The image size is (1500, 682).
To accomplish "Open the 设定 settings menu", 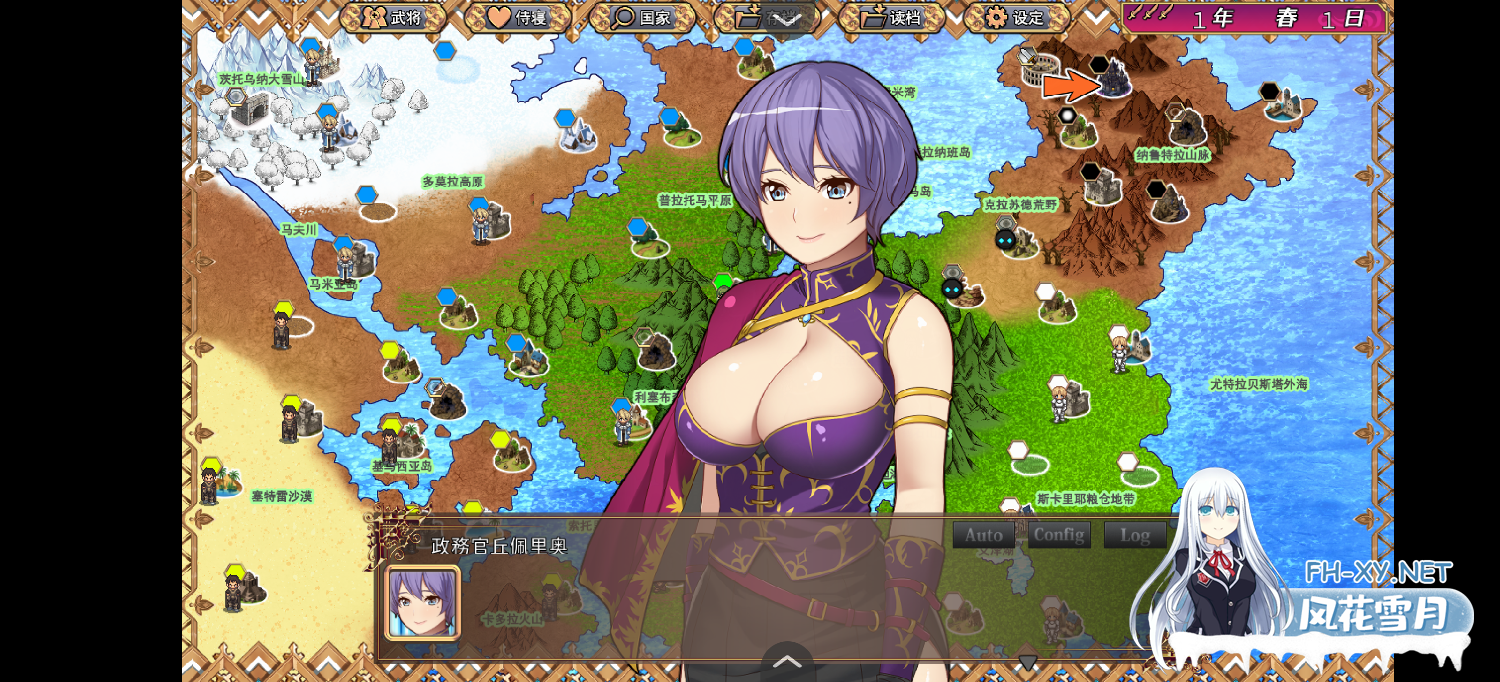I will click(x=1016, y=17).
